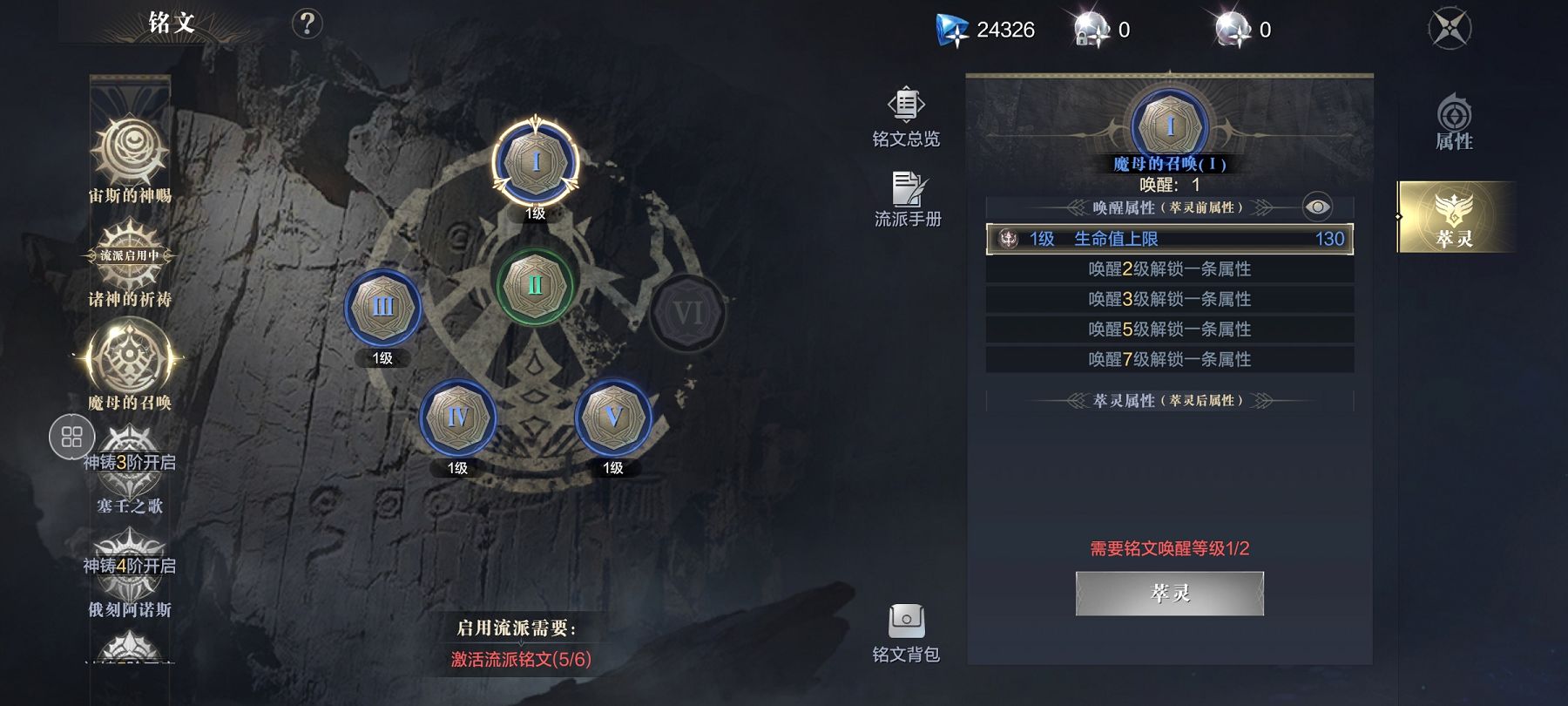The width and height of the screenshot is (1568, 706).
Task: Choose the green inscription slot II
Action: pyautogui.click(x=535, y=286)
